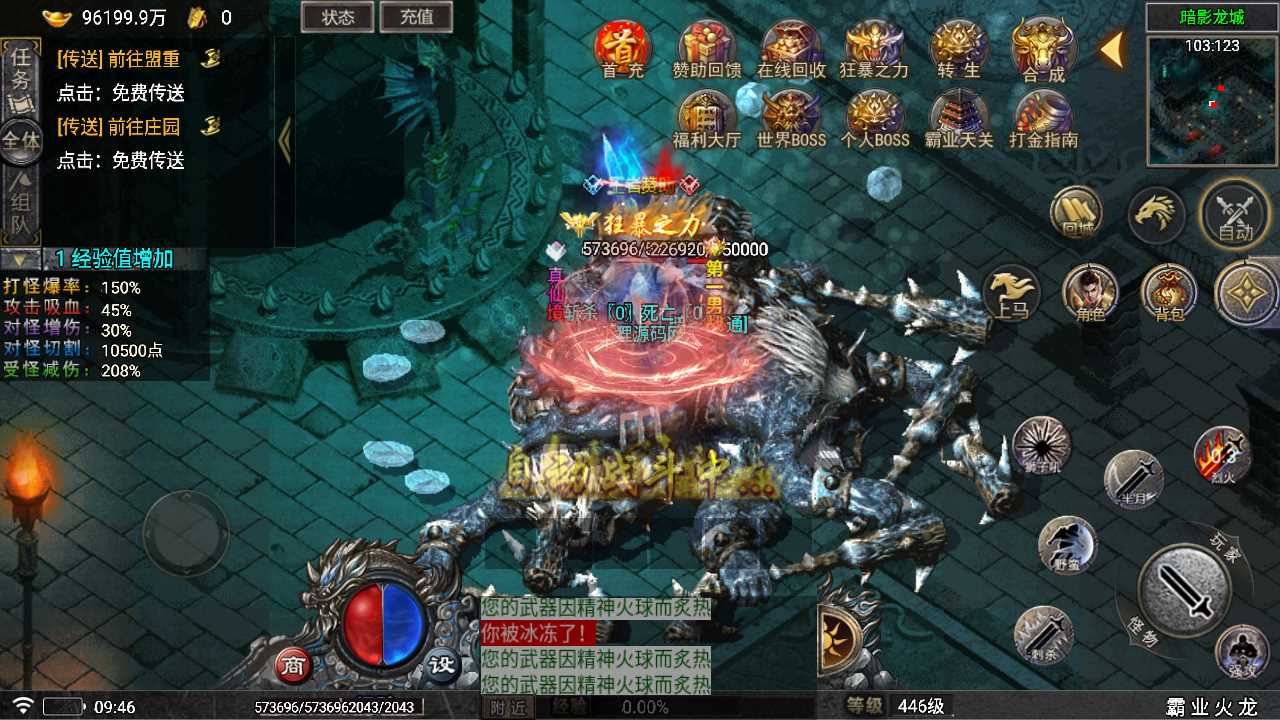Open the 角色 character icon
Viewport: 1280px width, 720px height.
pos(1089,293)
